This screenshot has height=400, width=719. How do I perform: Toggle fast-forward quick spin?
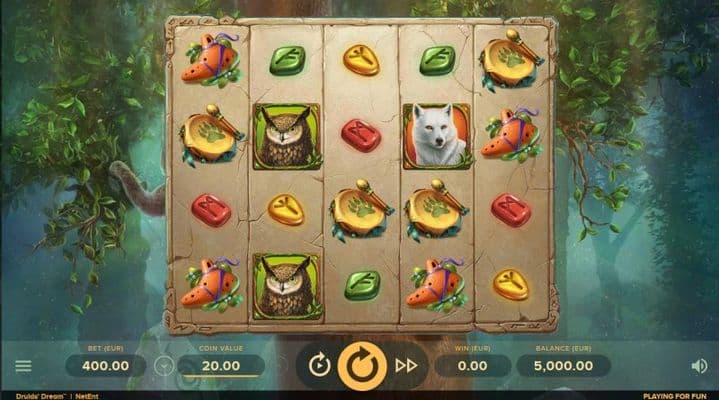coord(406,366)
